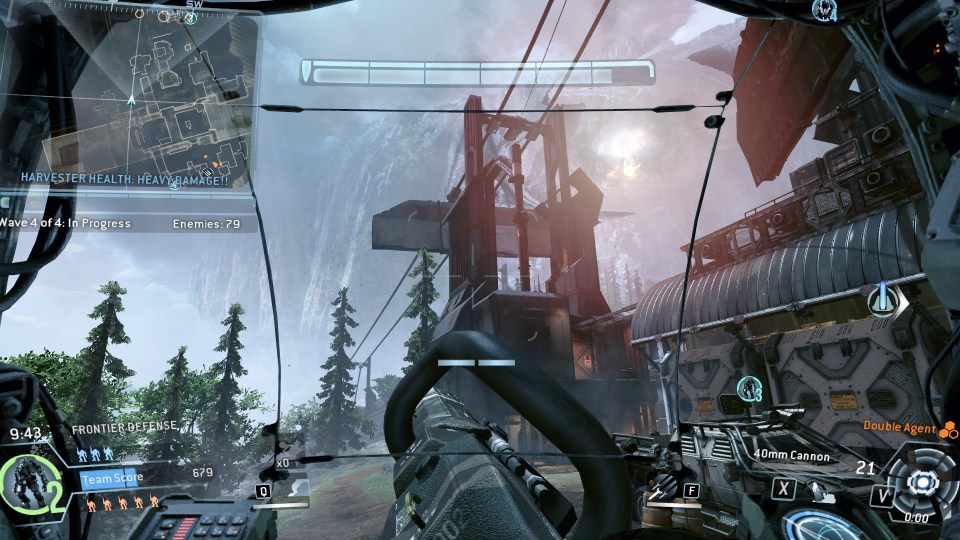Activate the titan core ability dial
This screenshot has height=540, width=960.
tap(918, 482)
